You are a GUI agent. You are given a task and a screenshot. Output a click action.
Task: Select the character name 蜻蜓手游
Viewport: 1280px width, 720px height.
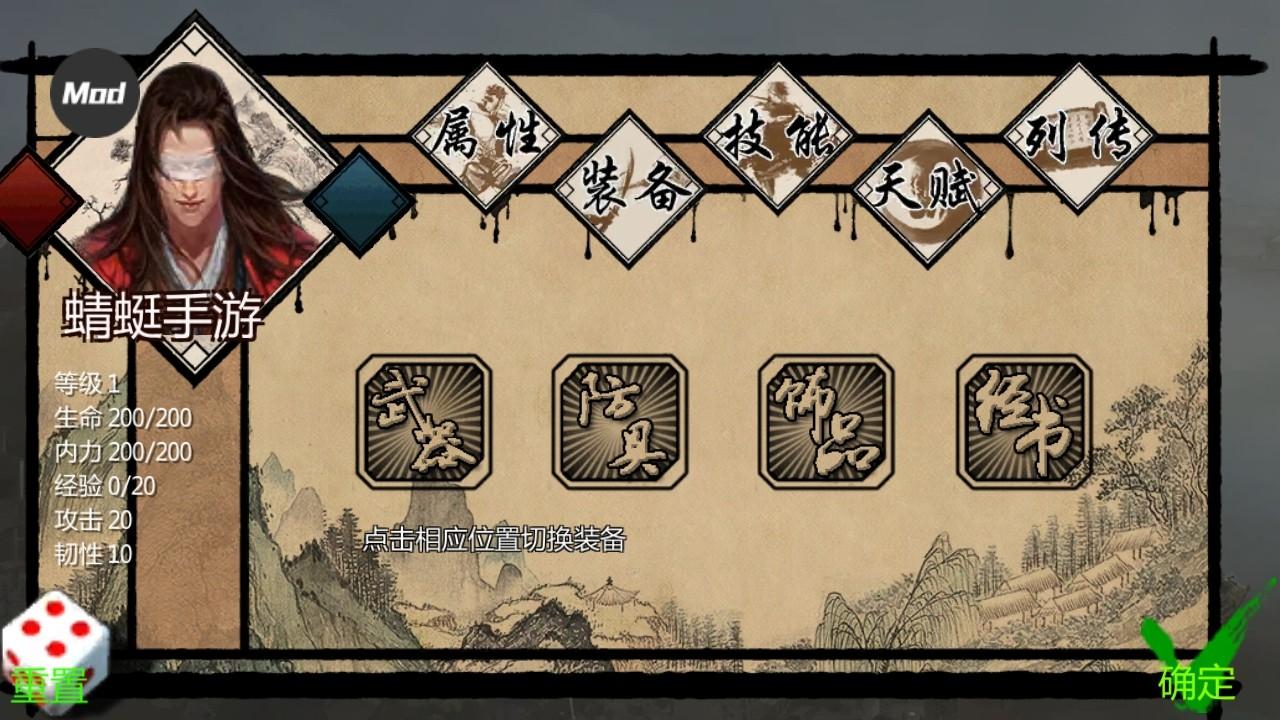[163, 311]
